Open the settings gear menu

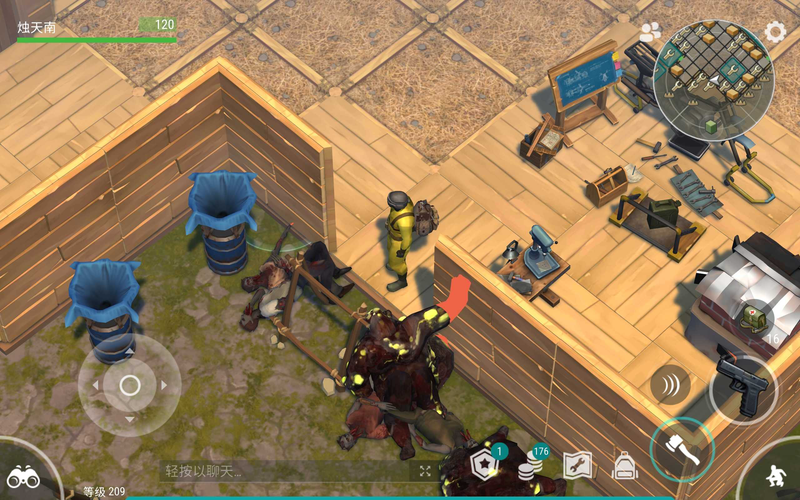pyautogui.click(x=775, y=31)
